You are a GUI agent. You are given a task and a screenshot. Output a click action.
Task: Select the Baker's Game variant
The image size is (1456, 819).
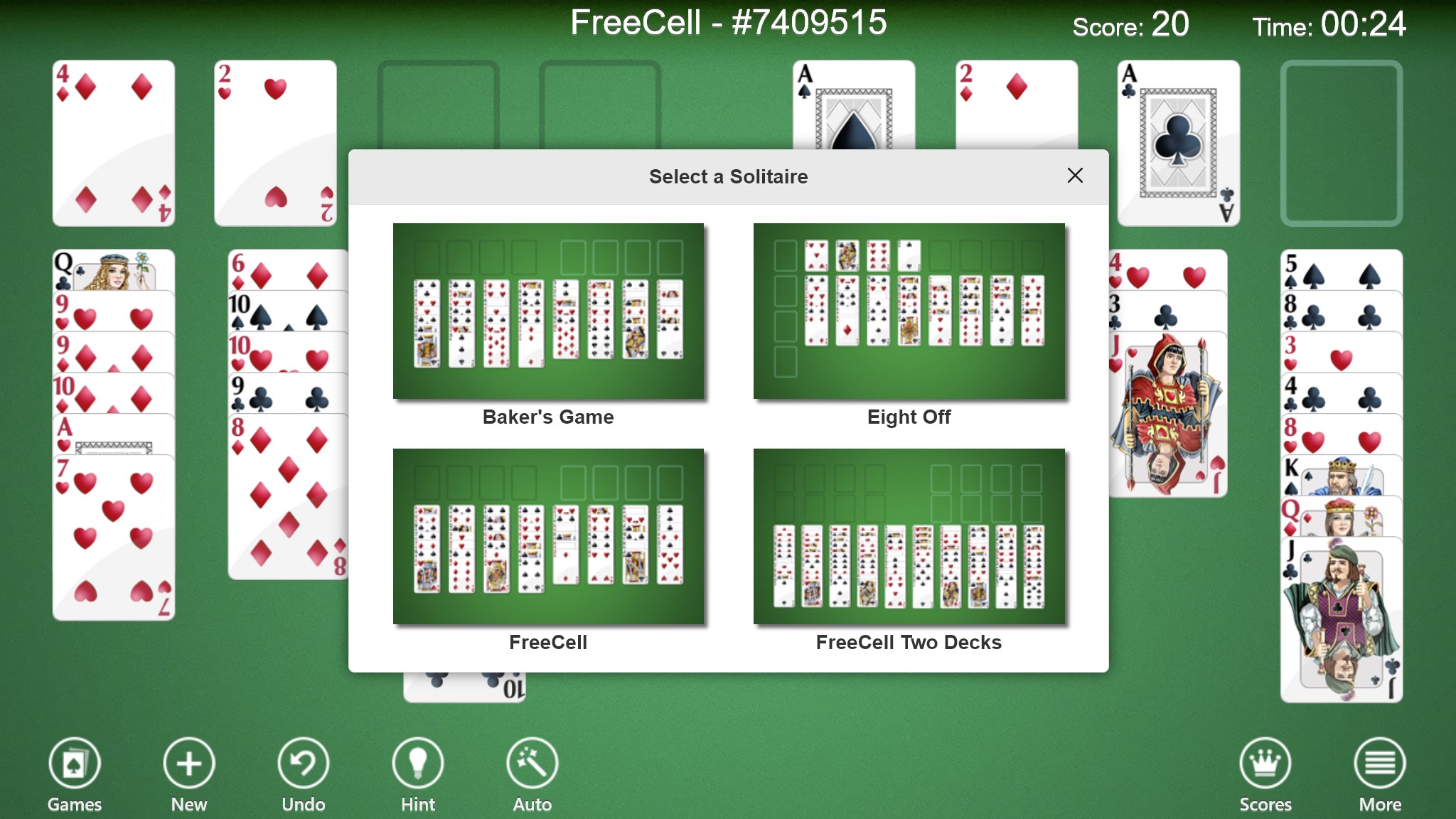(548, 311)
